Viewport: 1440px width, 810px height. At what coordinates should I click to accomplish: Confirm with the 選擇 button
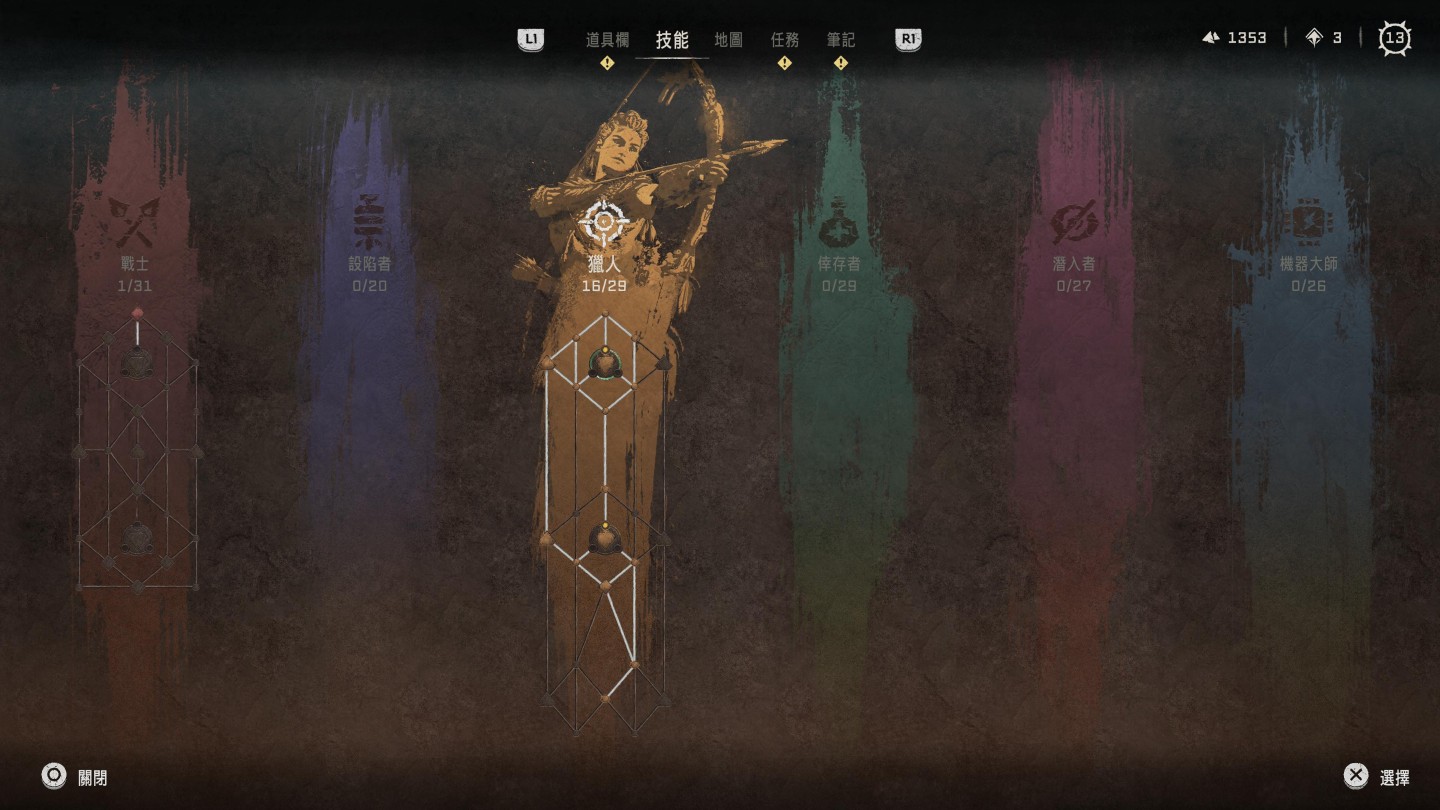(x=1376, y=777)
